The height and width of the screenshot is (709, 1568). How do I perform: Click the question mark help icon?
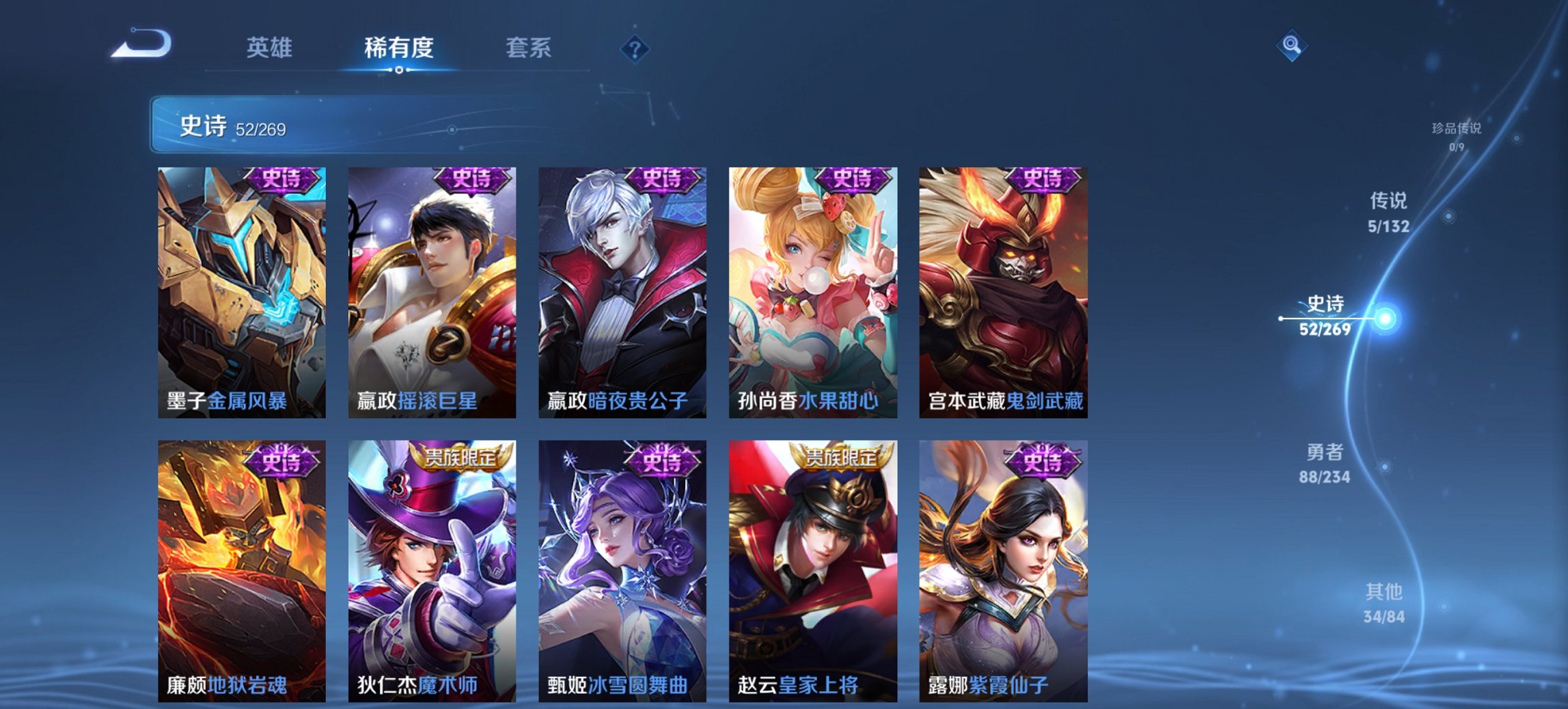point(634,49)
